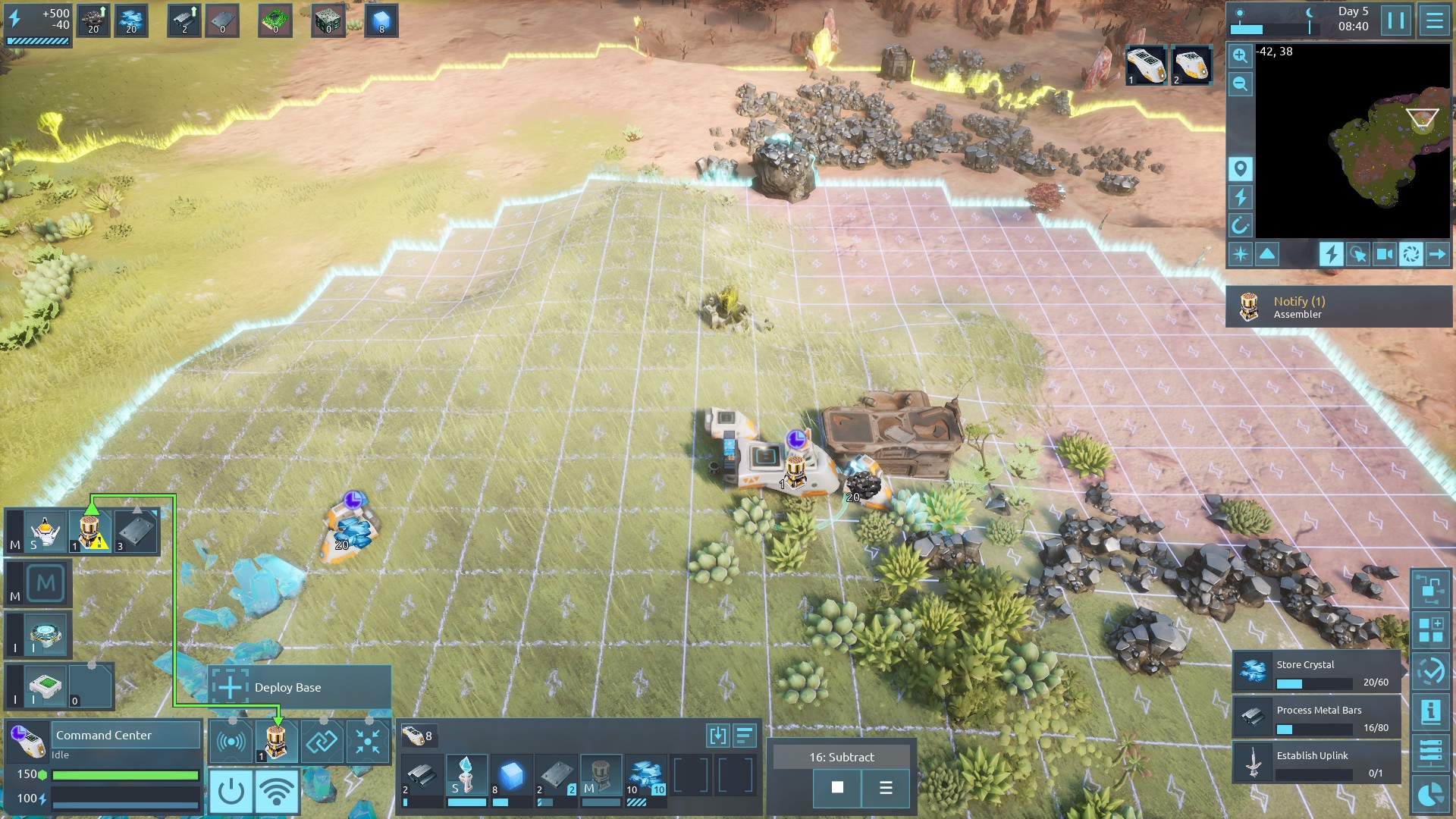The height and width of the screenshot is (819, 1456).
Task: Select the radio broadcast signal icon
Action: (x=231, y=742)
